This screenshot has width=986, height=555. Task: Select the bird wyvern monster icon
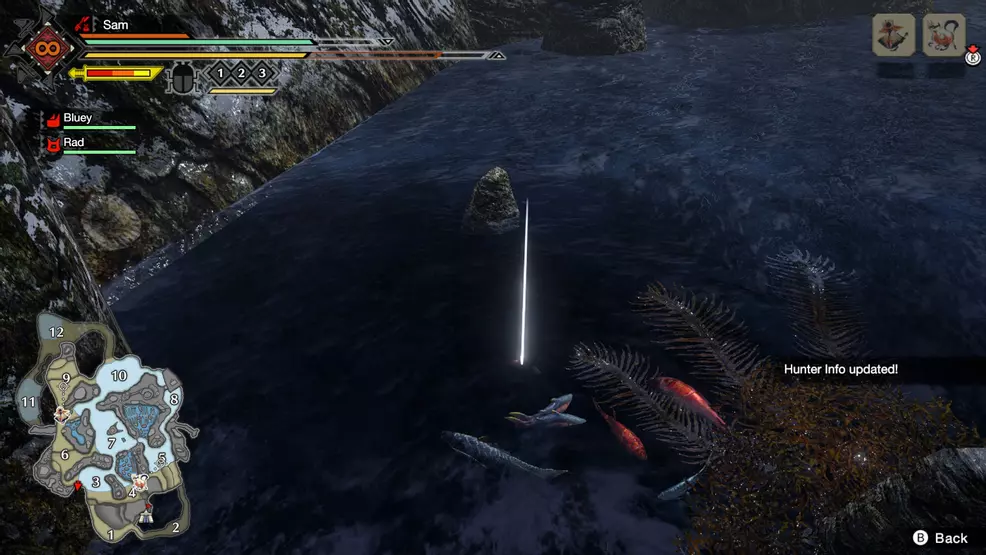pyautogui.click(x=894, y=35)
